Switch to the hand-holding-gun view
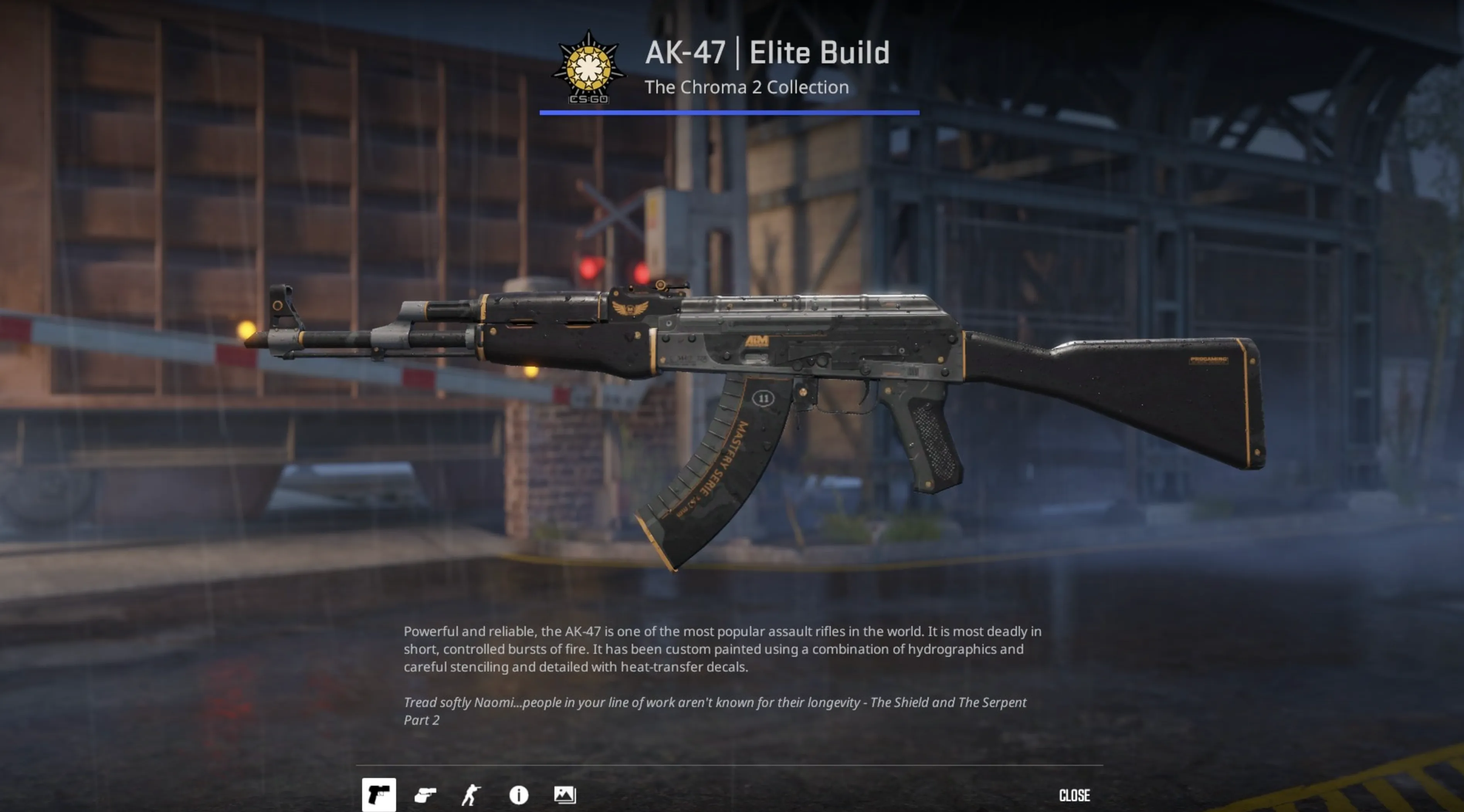This screenshot has width=1464, height=812. click(425, 795)
